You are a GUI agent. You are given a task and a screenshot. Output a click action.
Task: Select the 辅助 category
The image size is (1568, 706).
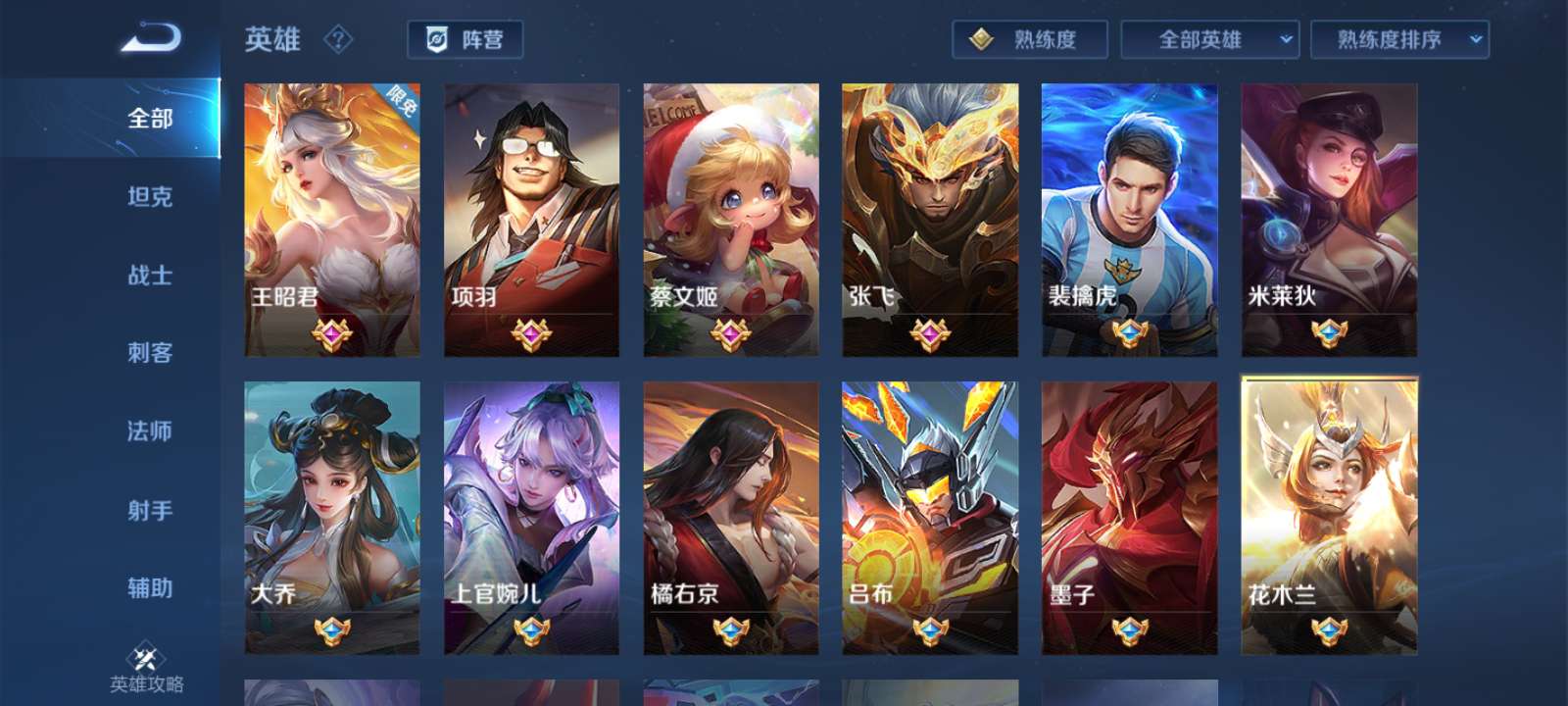point(149,589)
